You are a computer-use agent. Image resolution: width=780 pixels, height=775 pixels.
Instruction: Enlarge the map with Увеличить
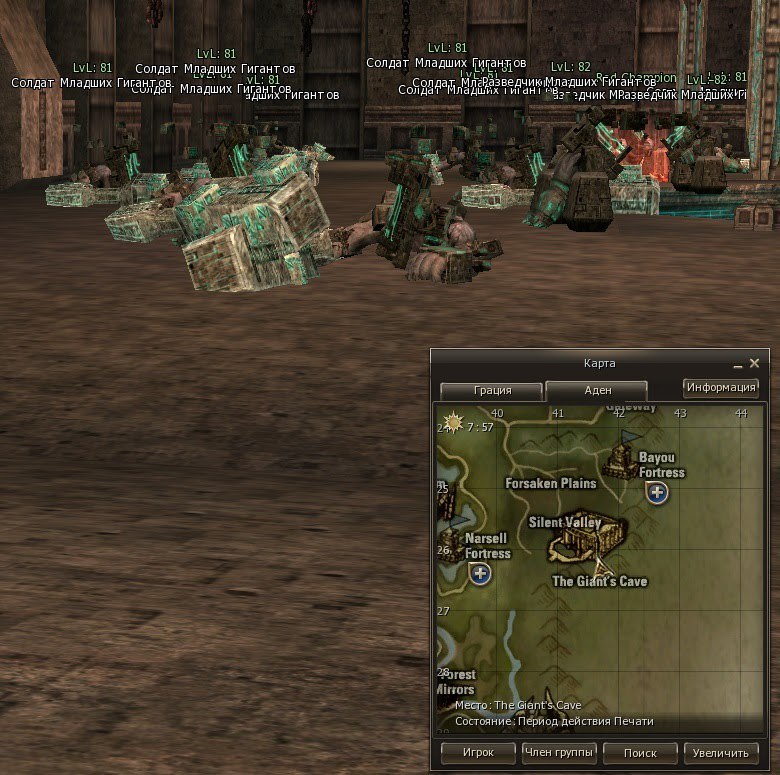coord(721,753)
